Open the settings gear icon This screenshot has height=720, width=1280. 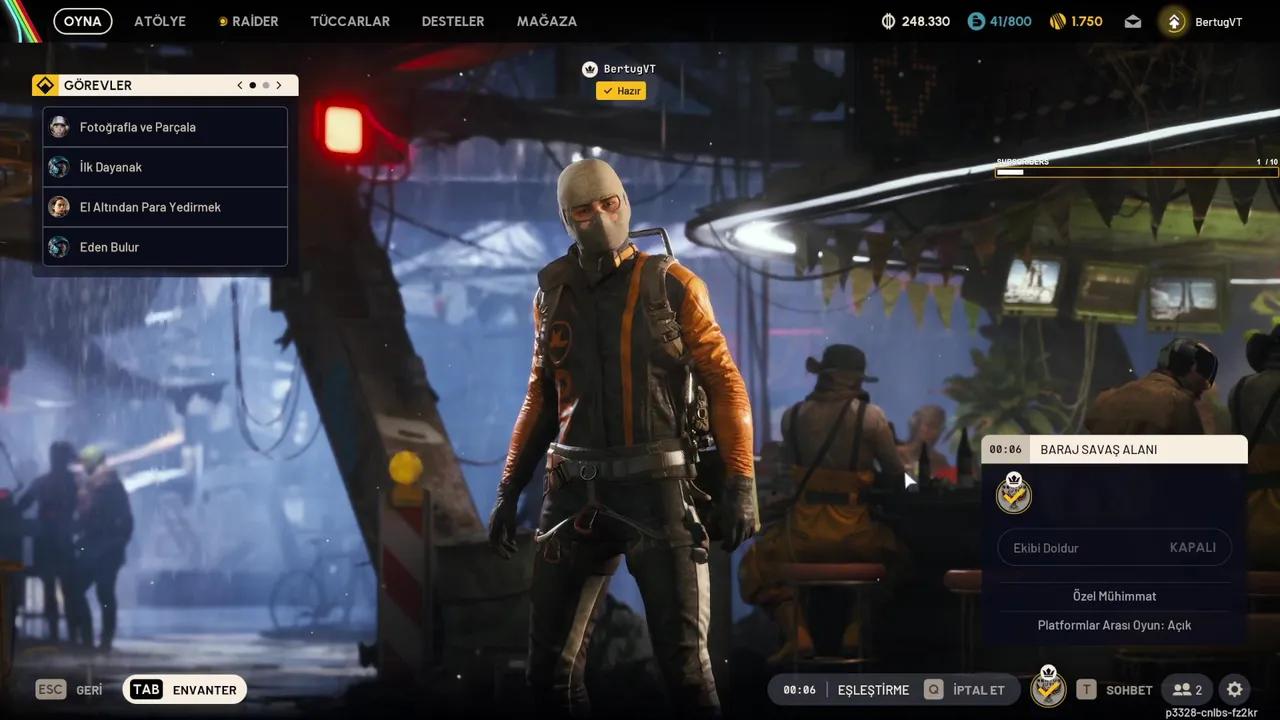click(x=1234, y=689)
